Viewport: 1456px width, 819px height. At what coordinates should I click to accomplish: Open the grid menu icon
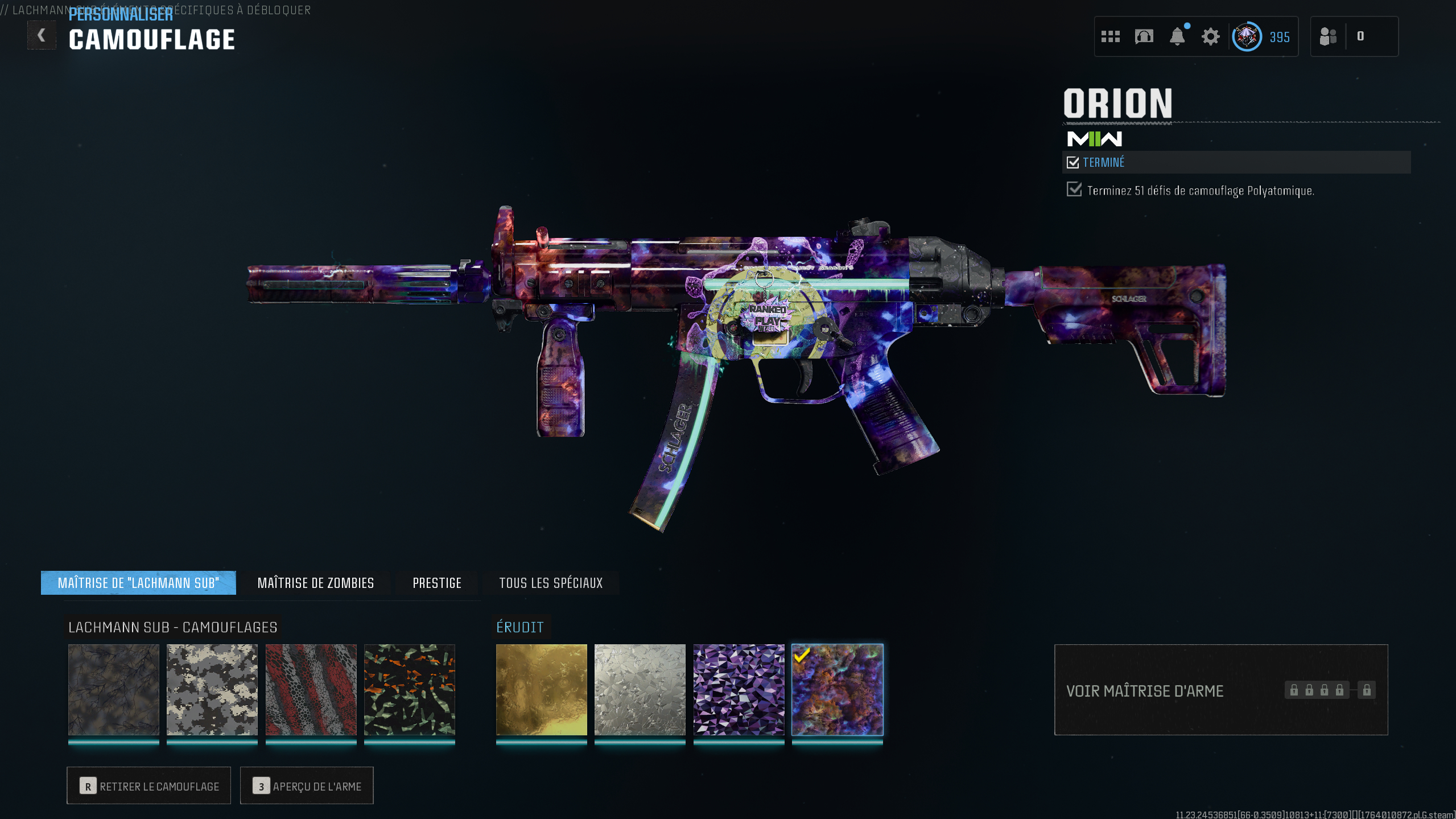(1110, 37)
